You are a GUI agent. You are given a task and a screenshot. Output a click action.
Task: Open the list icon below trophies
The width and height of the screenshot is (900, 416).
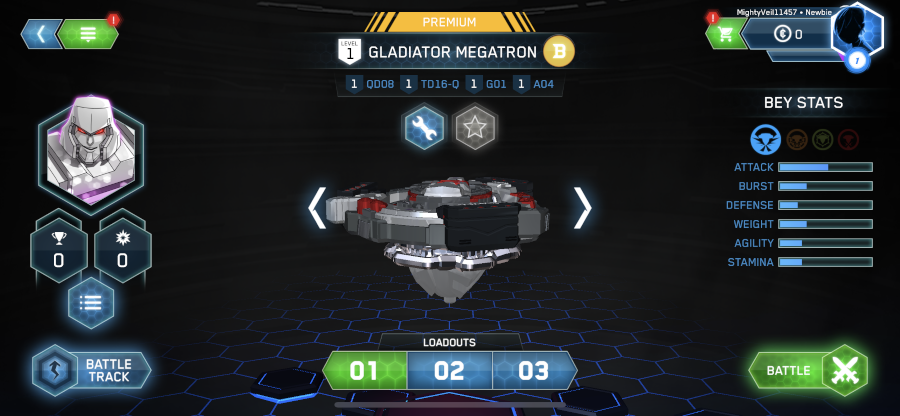point(90,303)
